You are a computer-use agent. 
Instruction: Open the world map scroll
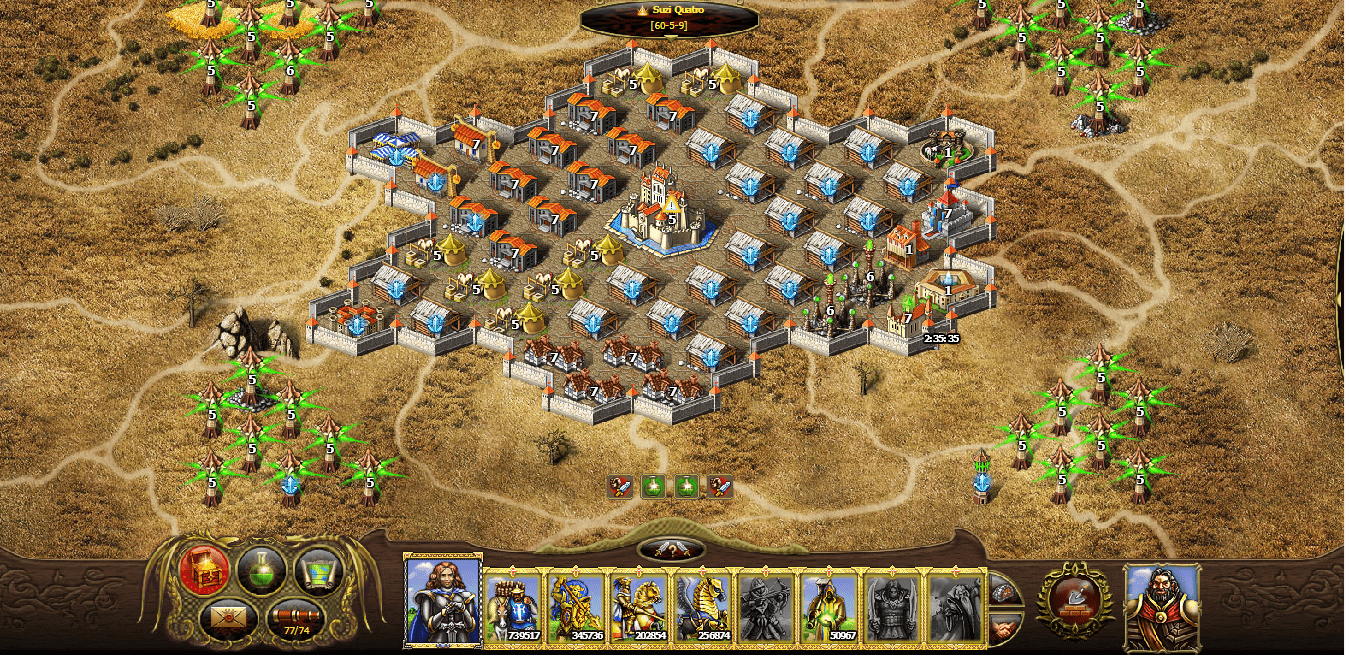(x=319, y=571)
